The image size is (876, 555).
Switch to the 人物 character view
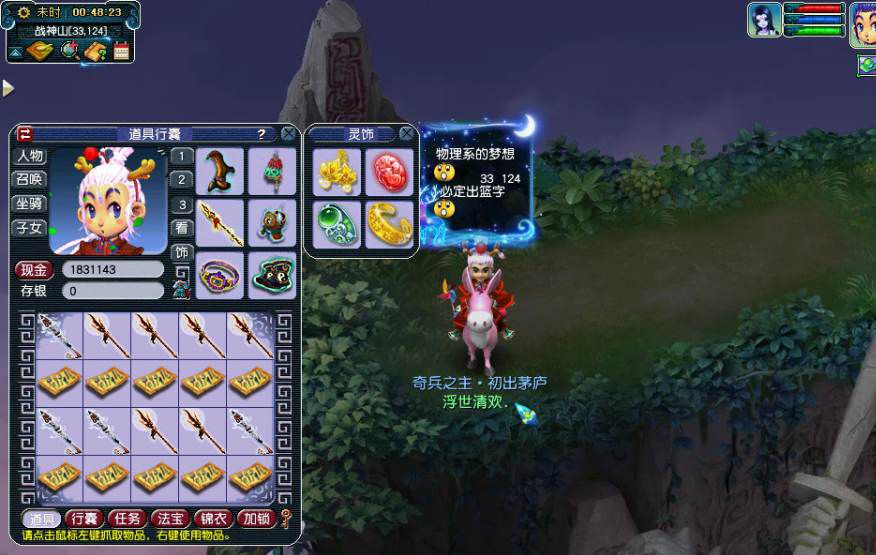tap(29, 156)
